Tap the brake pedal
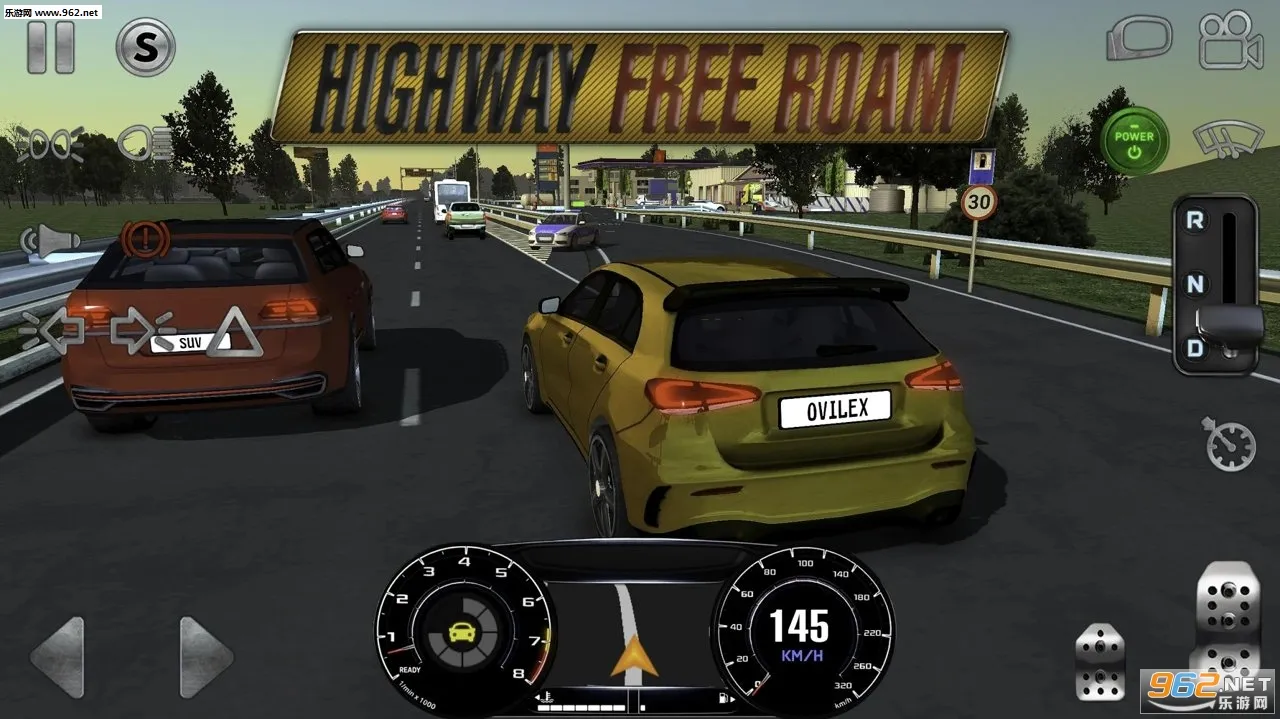 click(1099, 661)
